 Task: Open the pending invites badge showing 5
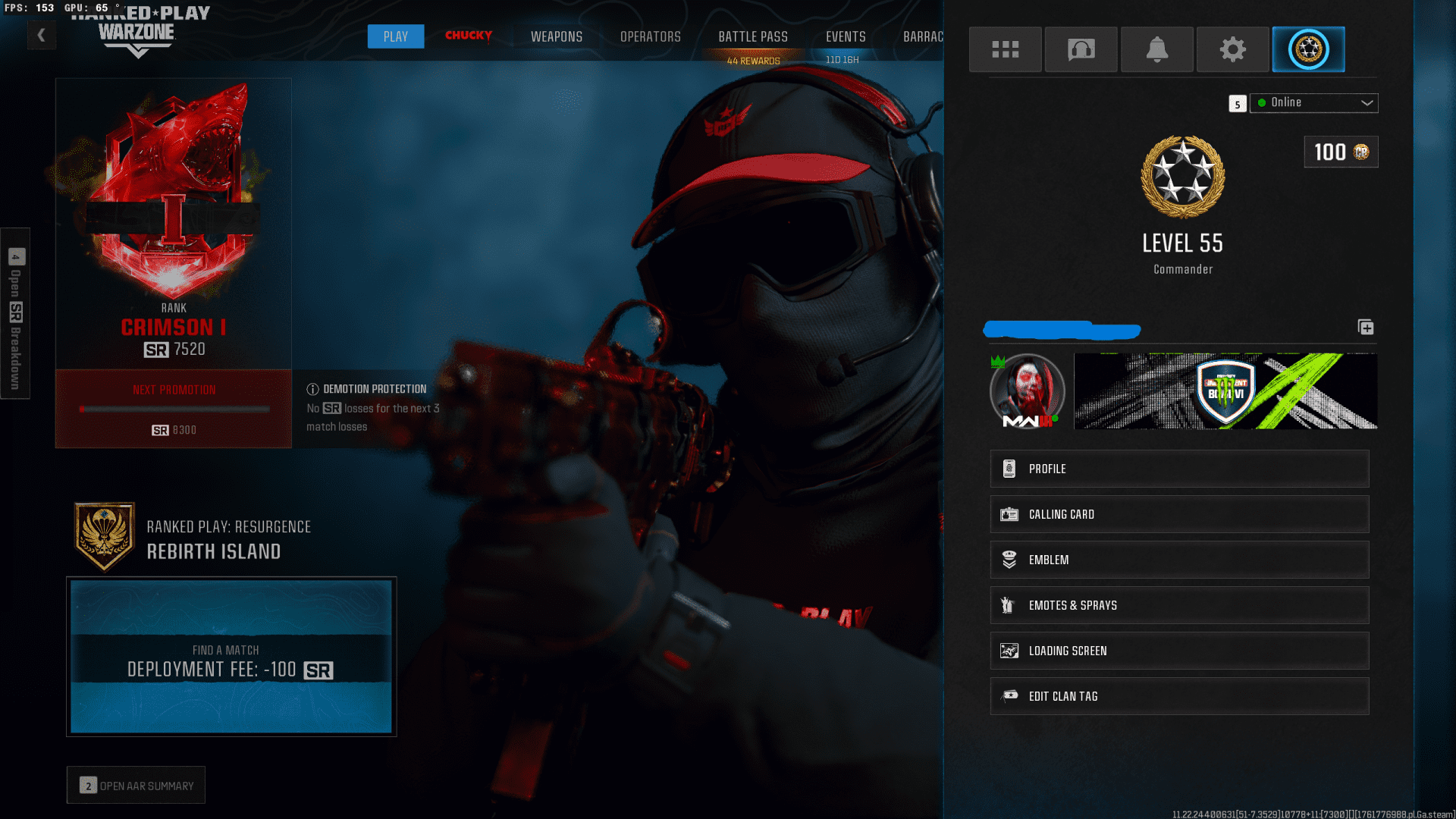click(1237, 104)
